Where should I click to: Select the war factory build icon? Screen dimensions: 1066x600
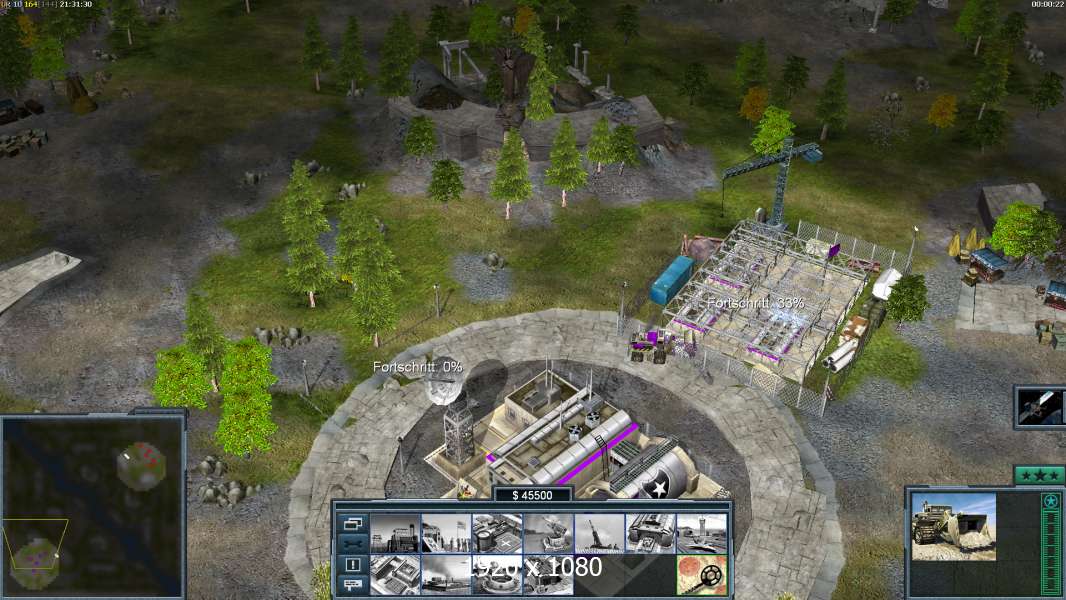(x=650, y=533)
